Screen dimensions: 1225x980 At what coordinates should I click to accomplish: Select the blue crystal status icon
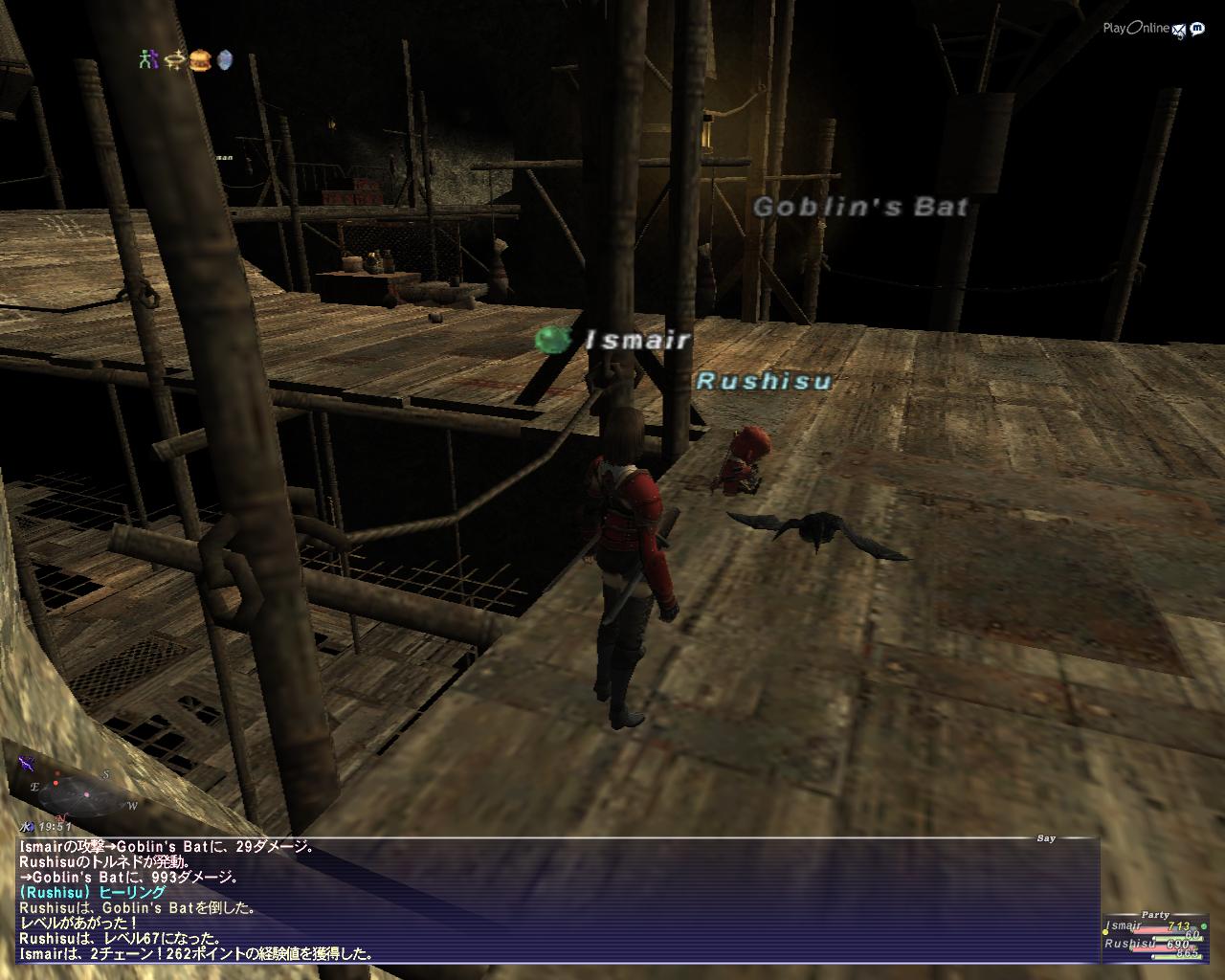[x=225, y=59]
